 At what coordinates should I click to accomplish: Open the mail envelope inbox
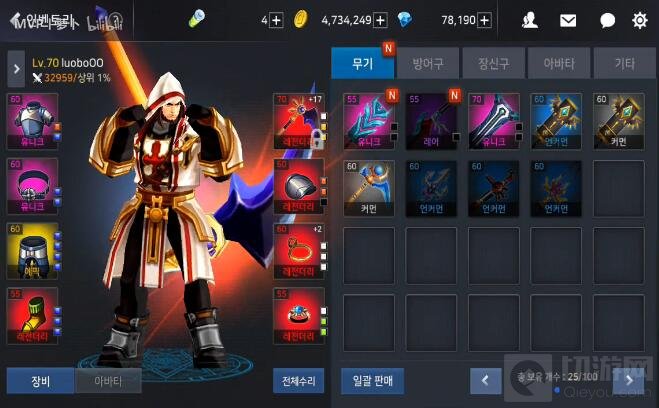click(568, 20)
